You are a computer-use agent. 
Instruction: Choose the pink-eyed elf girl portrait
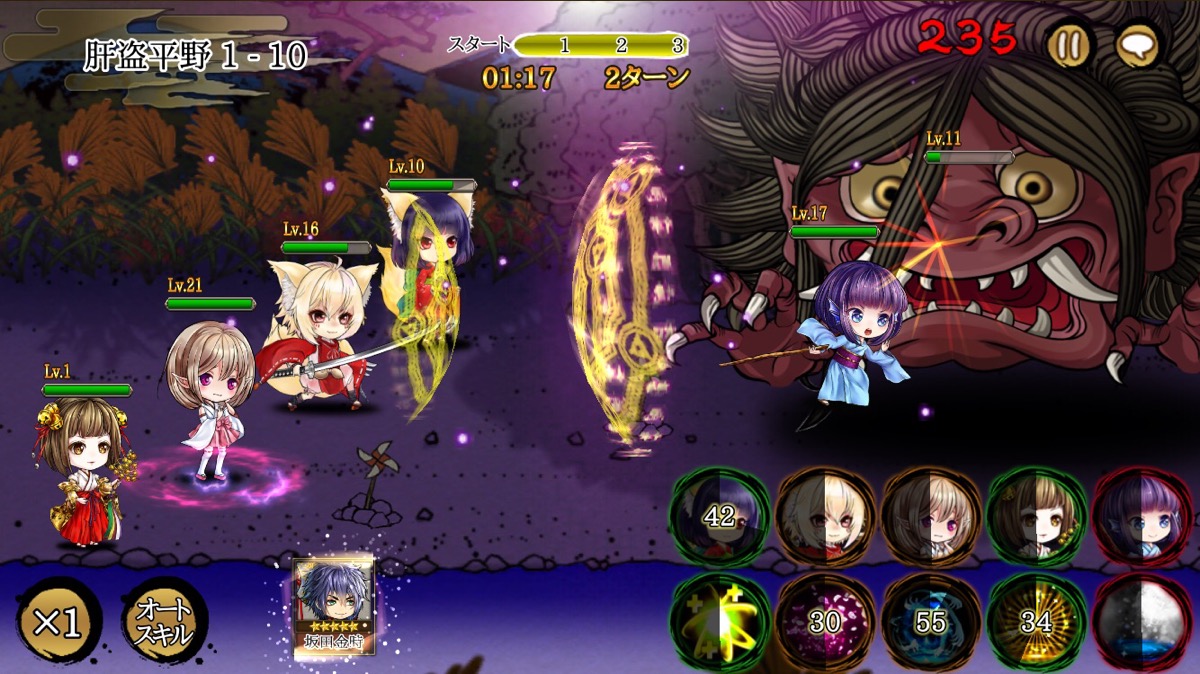point(931,517)
